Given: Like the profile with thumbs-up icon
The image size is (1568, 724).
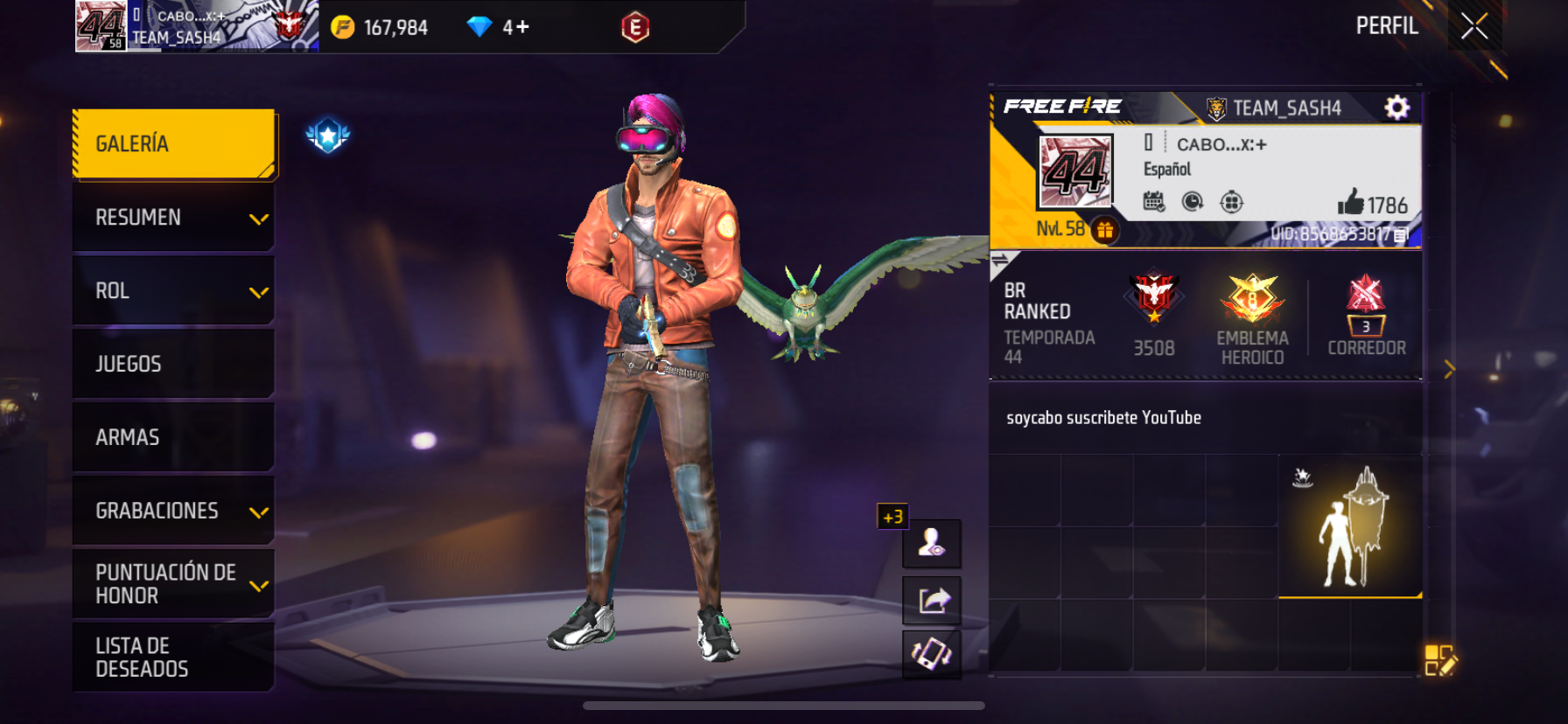Looking at the screenshot, I should [x=1351, y=203].
